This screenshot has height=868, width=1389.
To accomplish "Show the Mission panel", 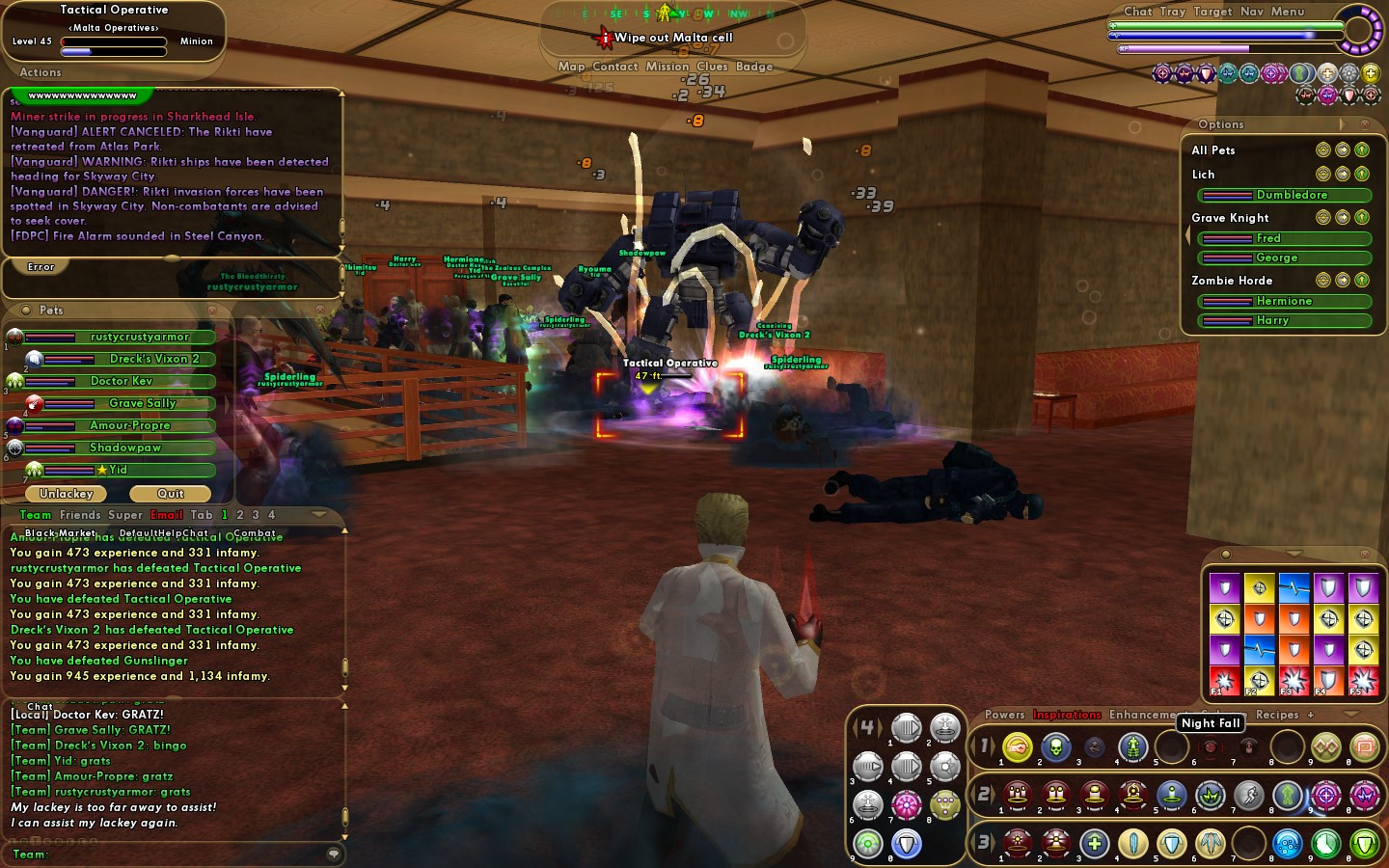I will point(667,67).
